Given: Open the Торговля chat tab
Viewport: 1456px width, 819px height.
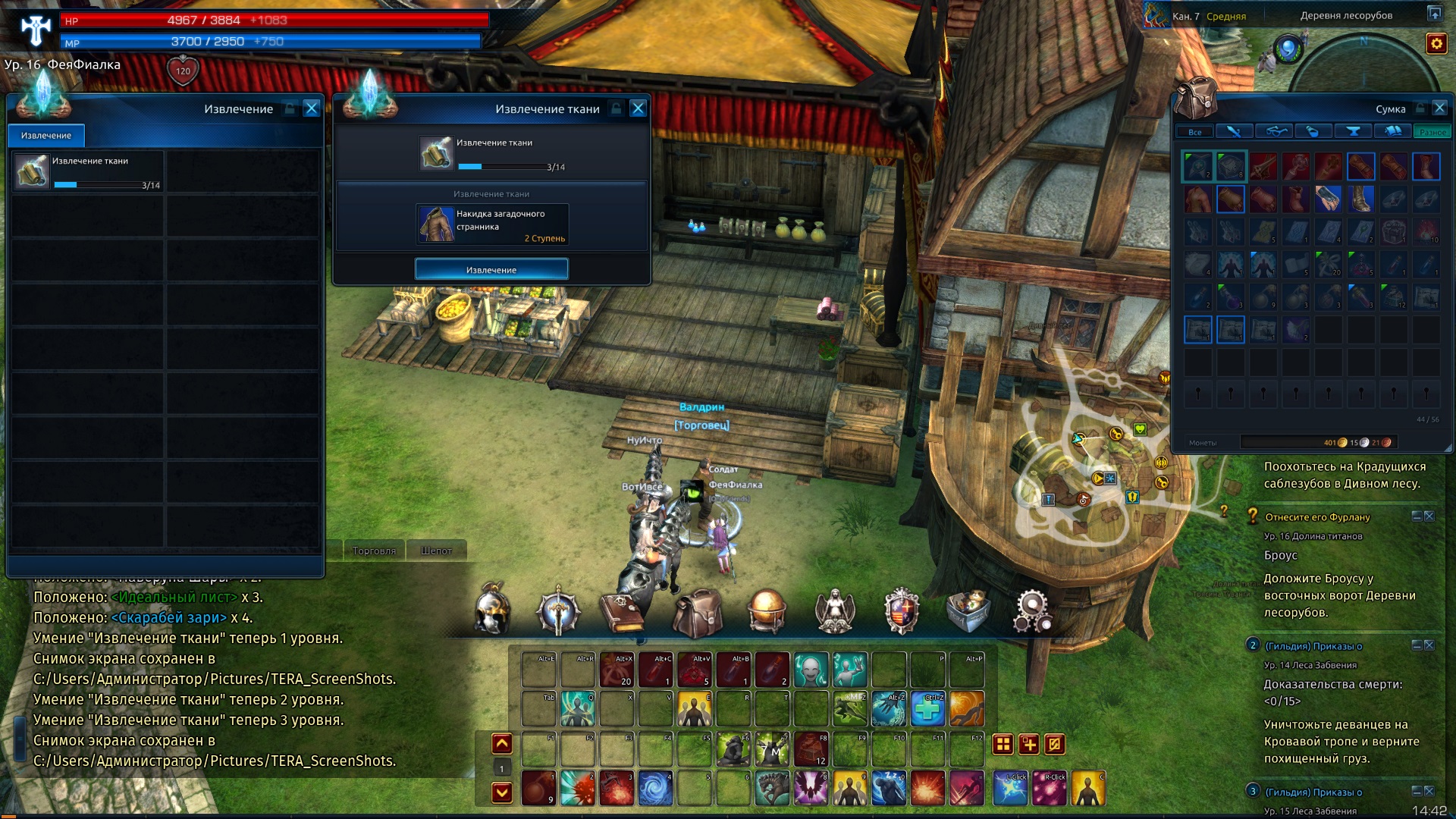Looking at the screenshot, I should click(374, 551).
